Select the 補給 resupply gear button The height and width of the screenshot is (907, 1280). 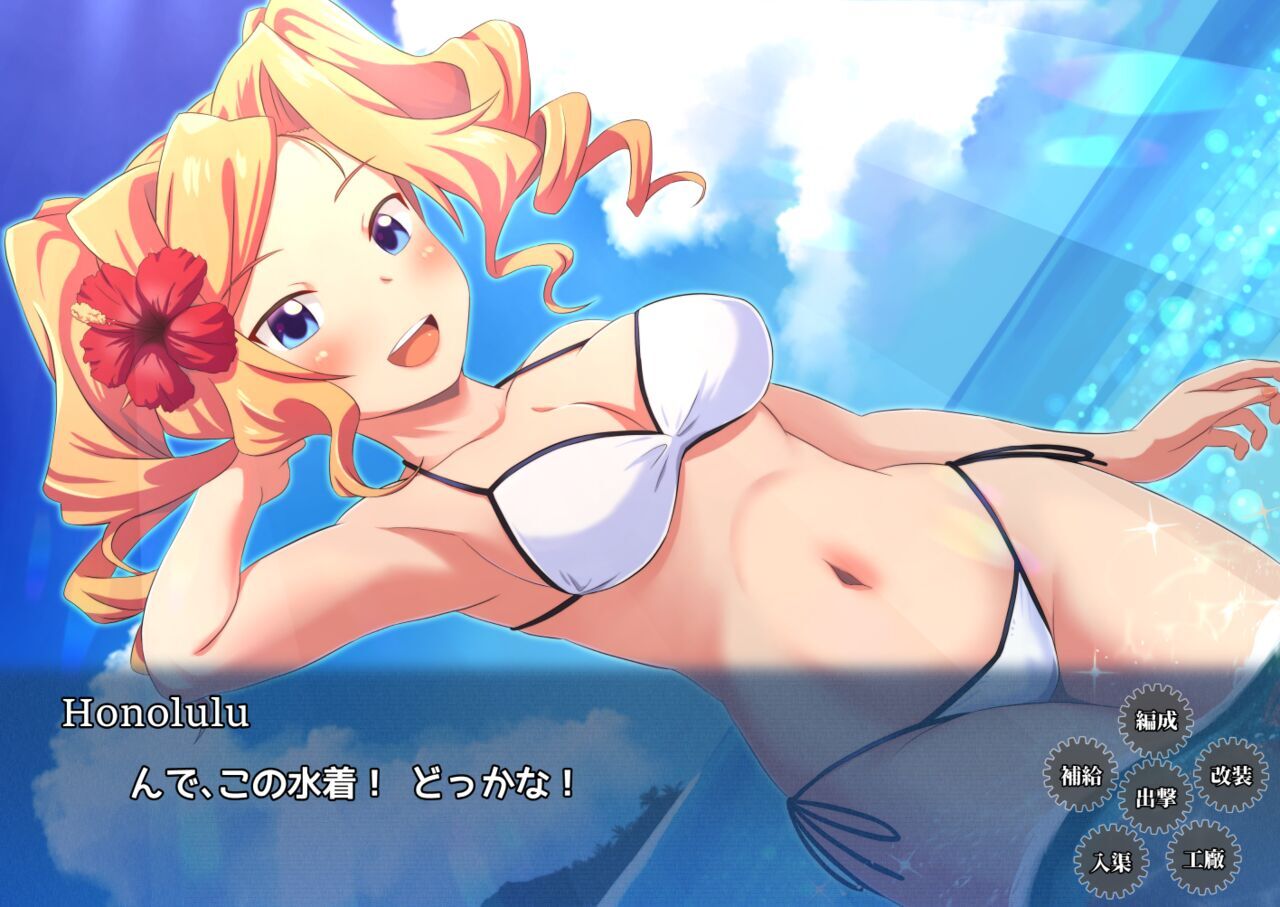[x=1080, y=774]
